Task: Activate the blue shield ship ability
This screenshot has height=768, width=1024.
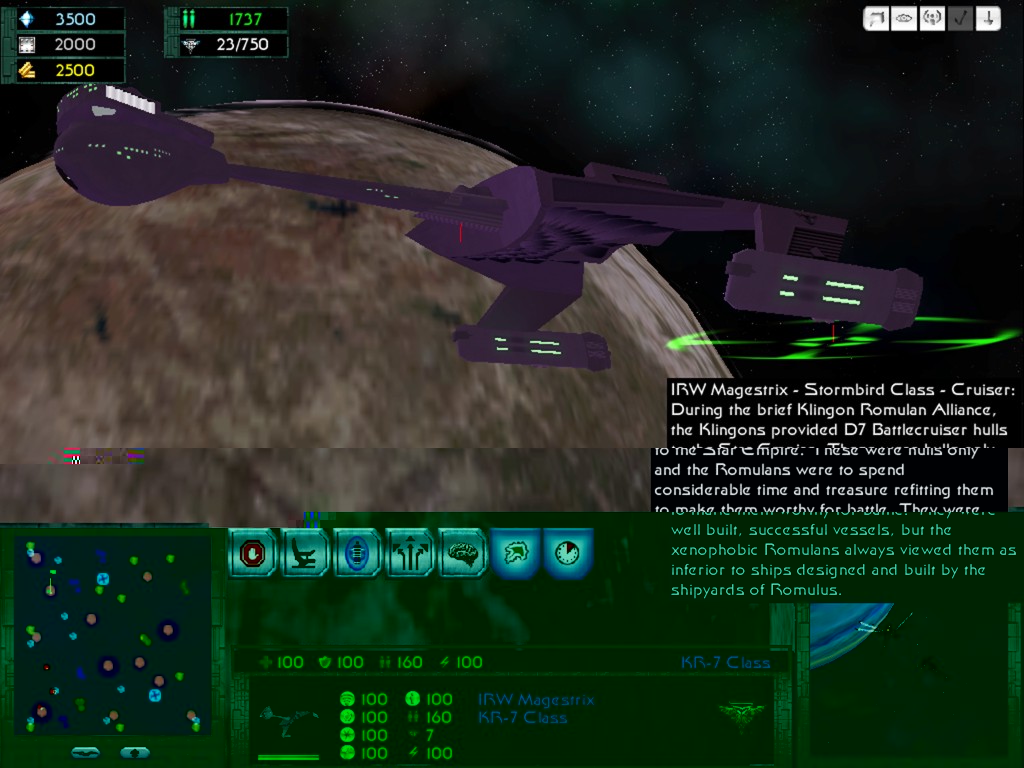Action: 357,553
